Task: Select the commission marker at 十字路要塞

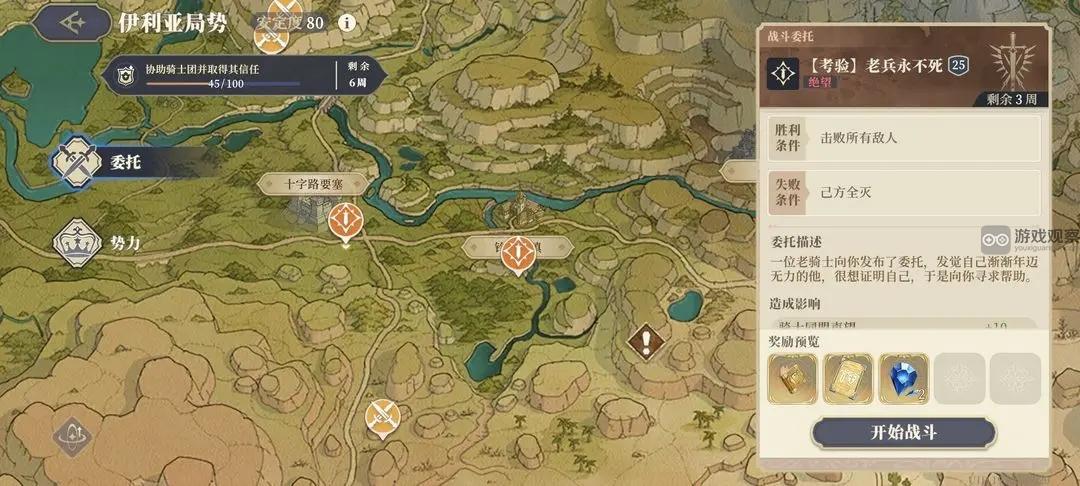Action: click(345, 222)
